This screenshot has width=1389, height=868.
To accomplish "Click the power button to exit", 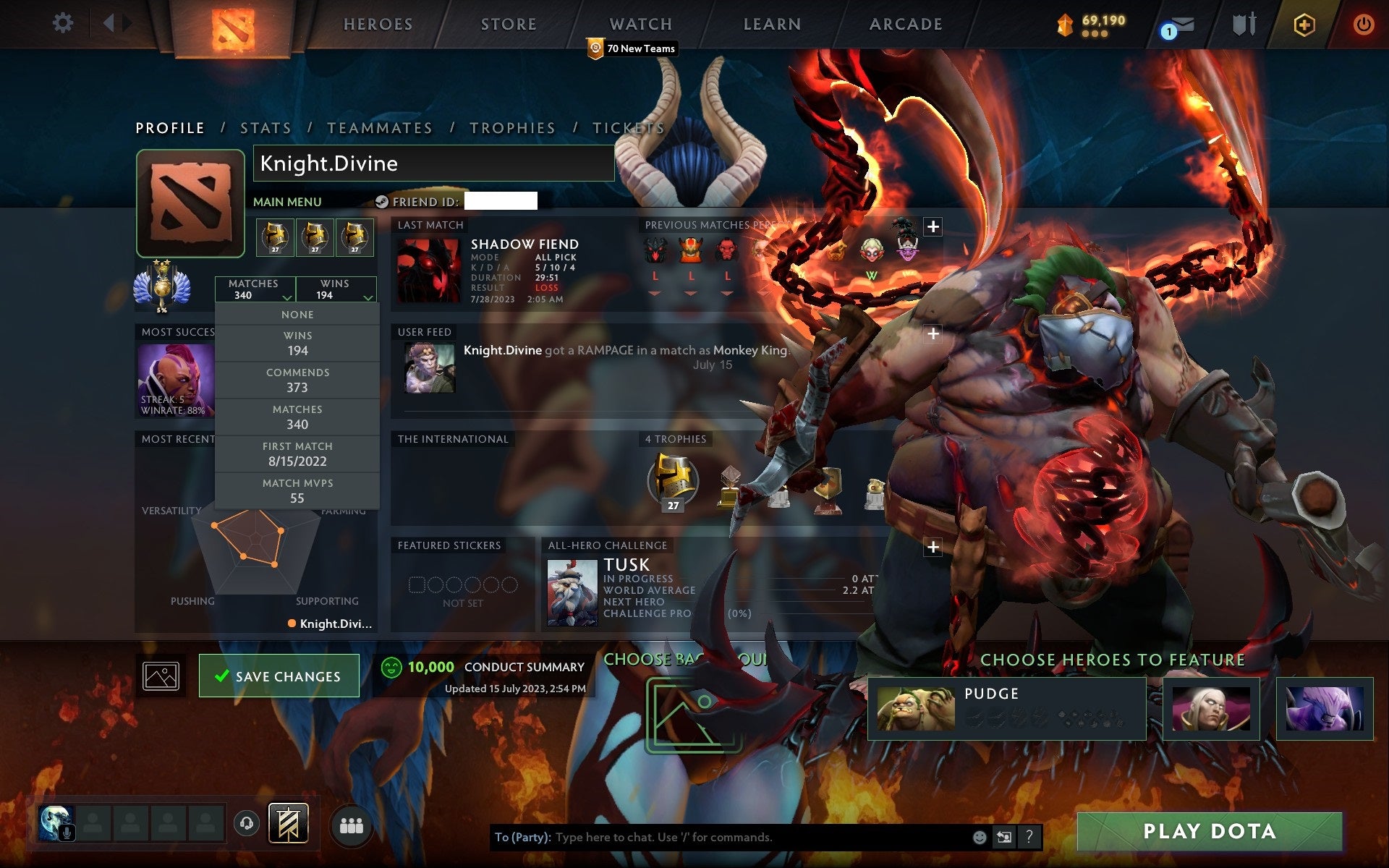I will pos(1363,22).
